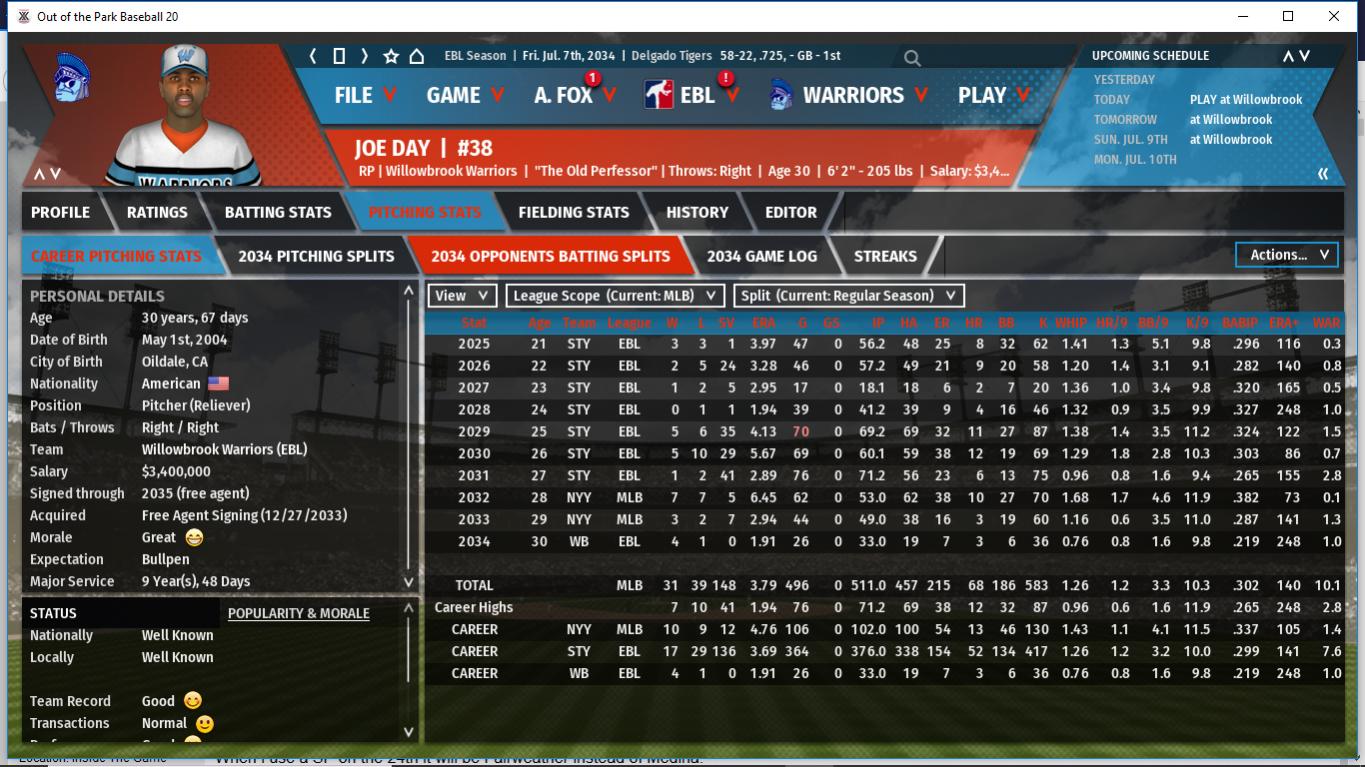Close the game window
This screenshot has width=1365, height=767.
(1333, 16)
